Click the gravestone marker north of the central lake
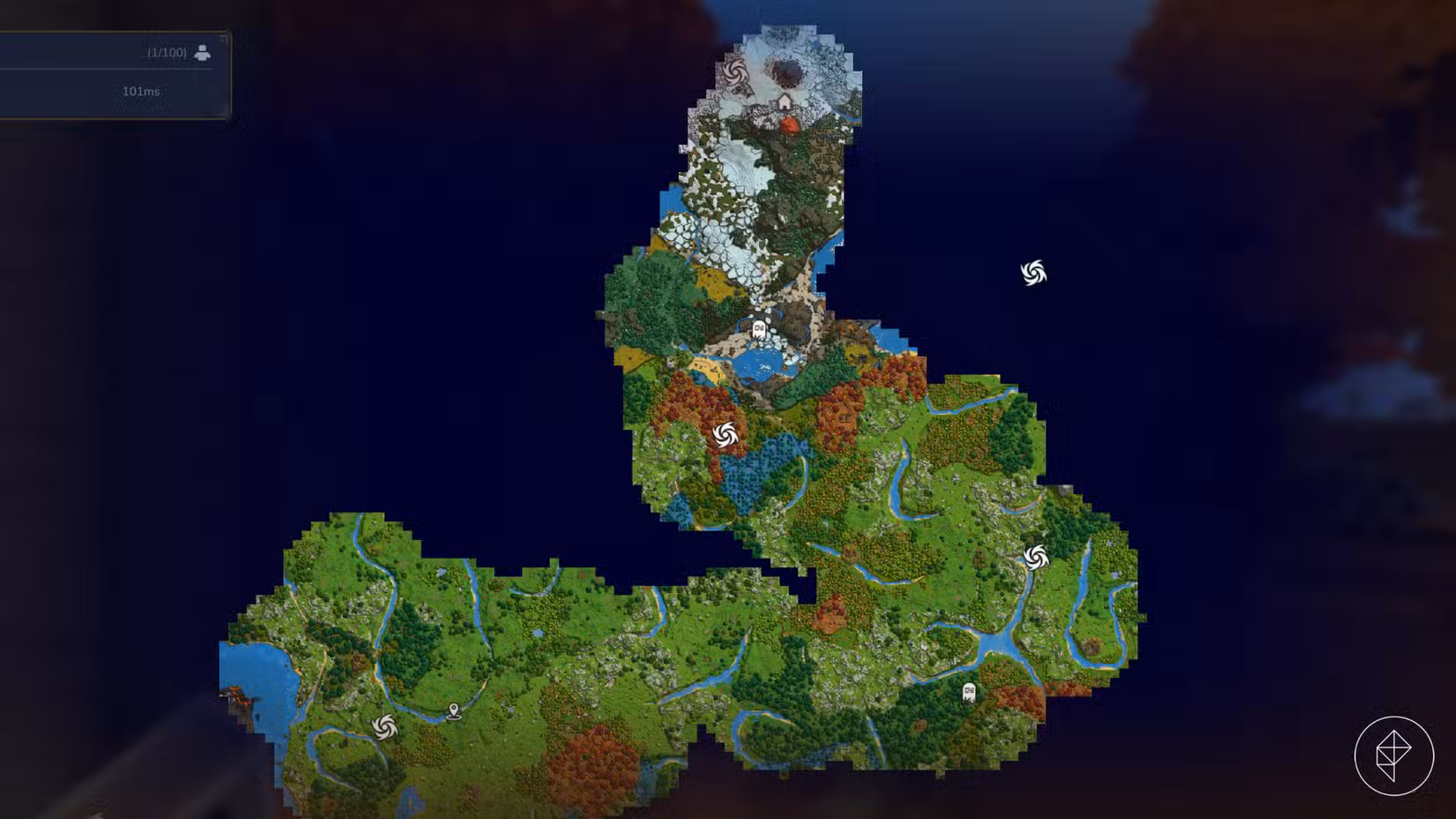 point(761,327)
